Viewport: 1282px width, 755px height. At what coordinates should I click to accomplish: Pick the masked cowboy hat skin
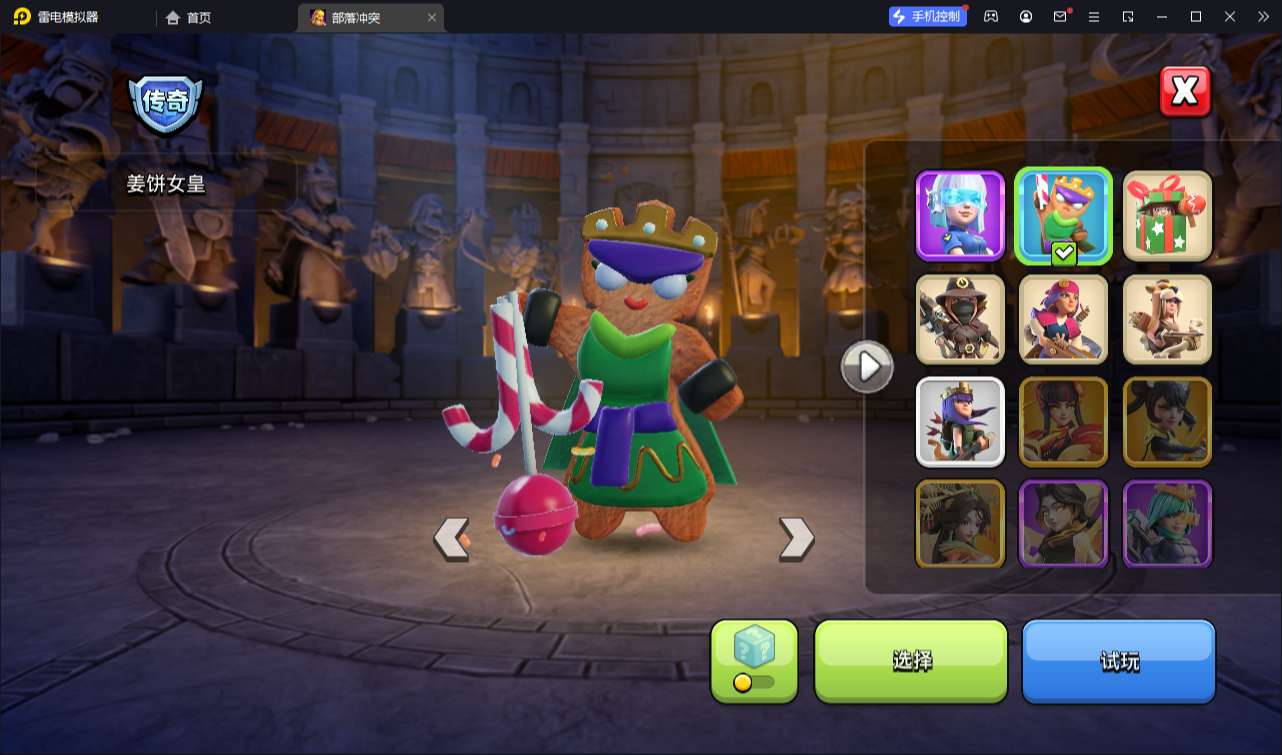click(960, 319)
